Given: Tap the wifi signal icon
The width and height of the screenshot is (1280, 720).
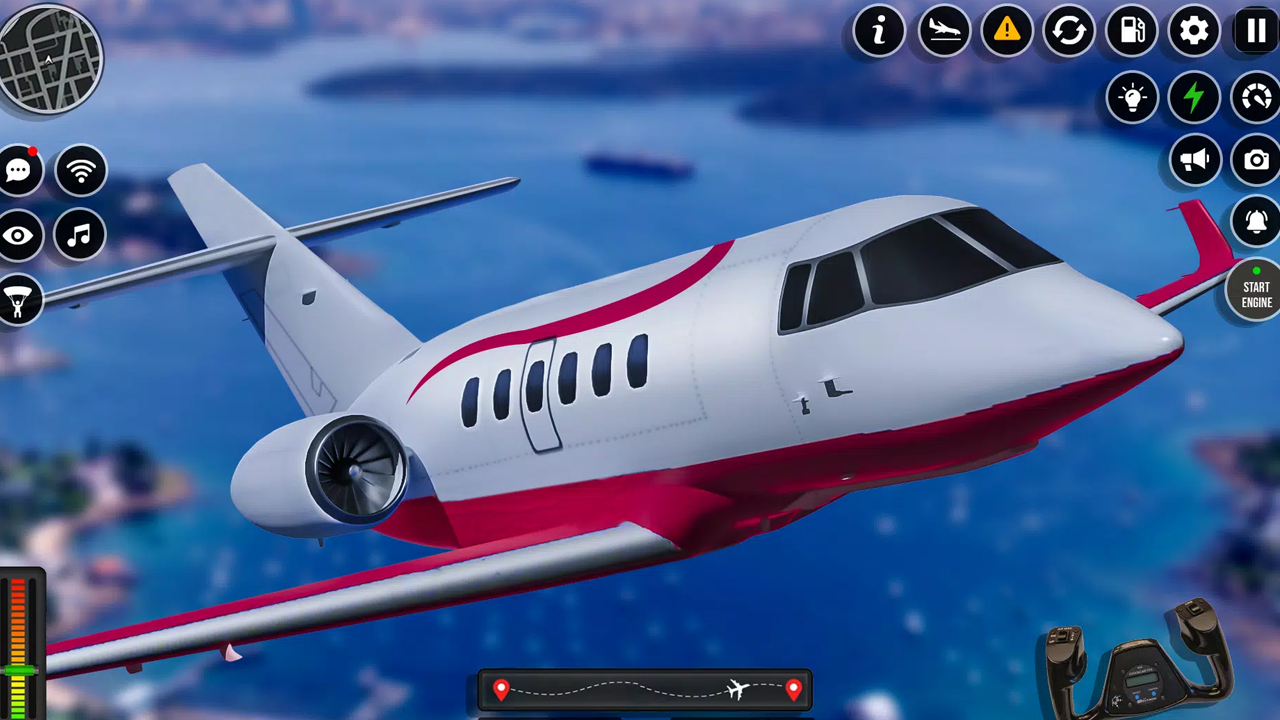Looking at the screenshot, I should (80, 170).
